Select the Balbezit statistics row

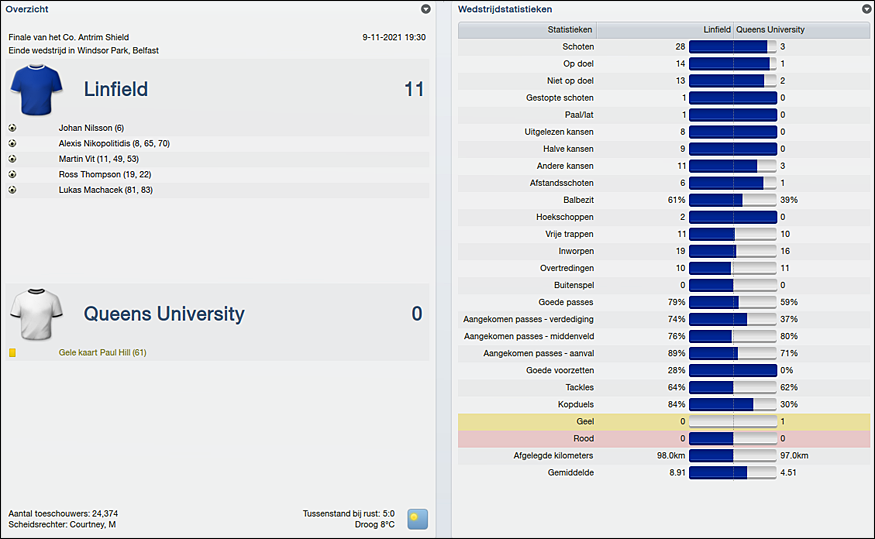point(664,200)
